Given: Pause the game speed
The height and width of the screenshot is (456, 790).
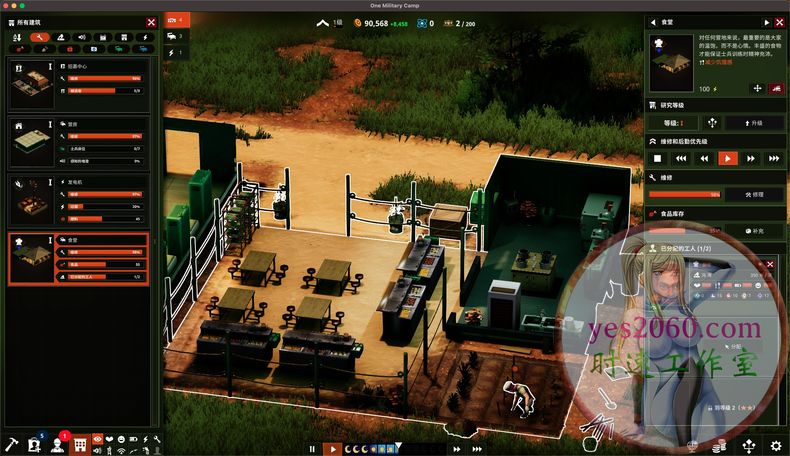Looking at the screenshot, I should click(x=313, y=449).
